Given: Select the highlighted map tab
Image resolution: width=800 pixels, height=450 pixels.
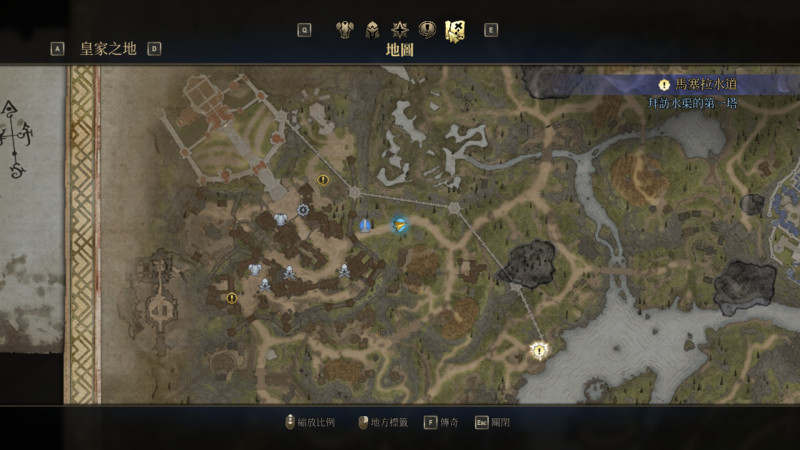Looking at the screenshot, I should coord(455,30).
